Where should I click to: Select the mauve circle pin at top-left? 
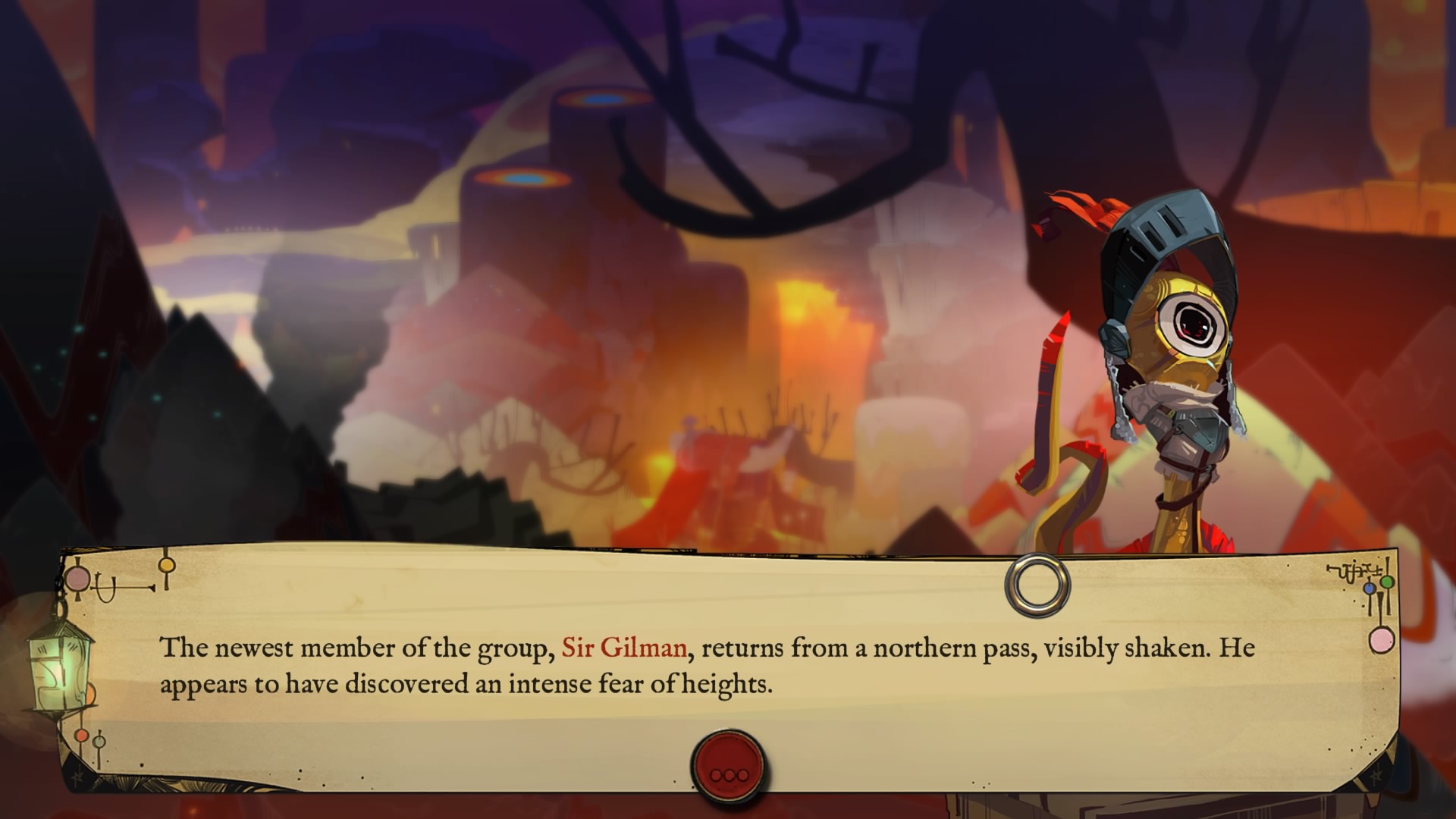click(77, 579)
